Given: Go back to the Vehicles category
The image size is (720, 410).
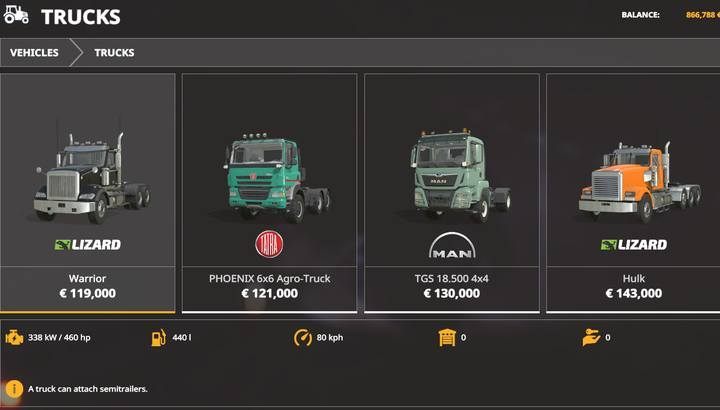Looking at the screenshot, I should (x=34, y=53).
